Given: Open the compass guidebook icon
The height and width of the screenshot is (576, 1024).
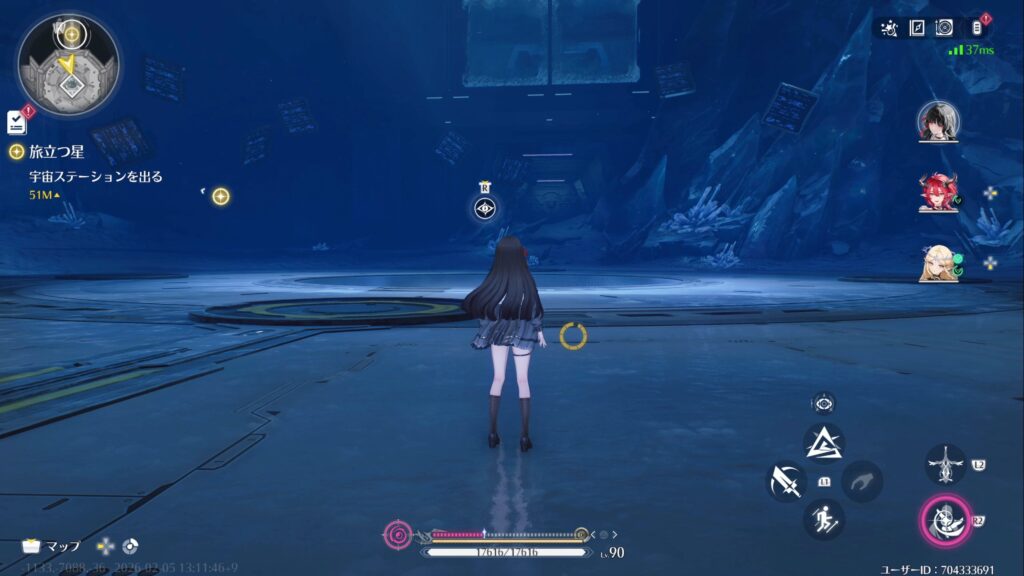Looking at the screenshot, I should coord(917,28).
